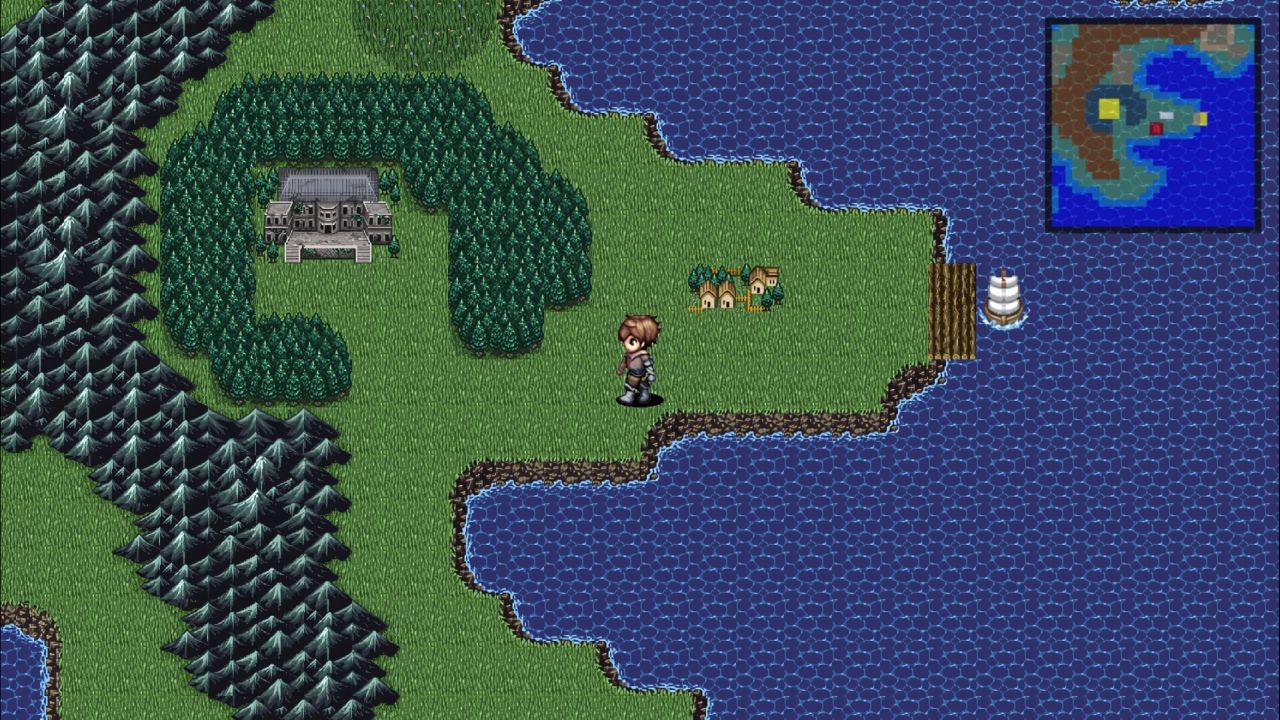Click the white ship icon on the minimap
Screen dimensions: 1280x720
1166,114
